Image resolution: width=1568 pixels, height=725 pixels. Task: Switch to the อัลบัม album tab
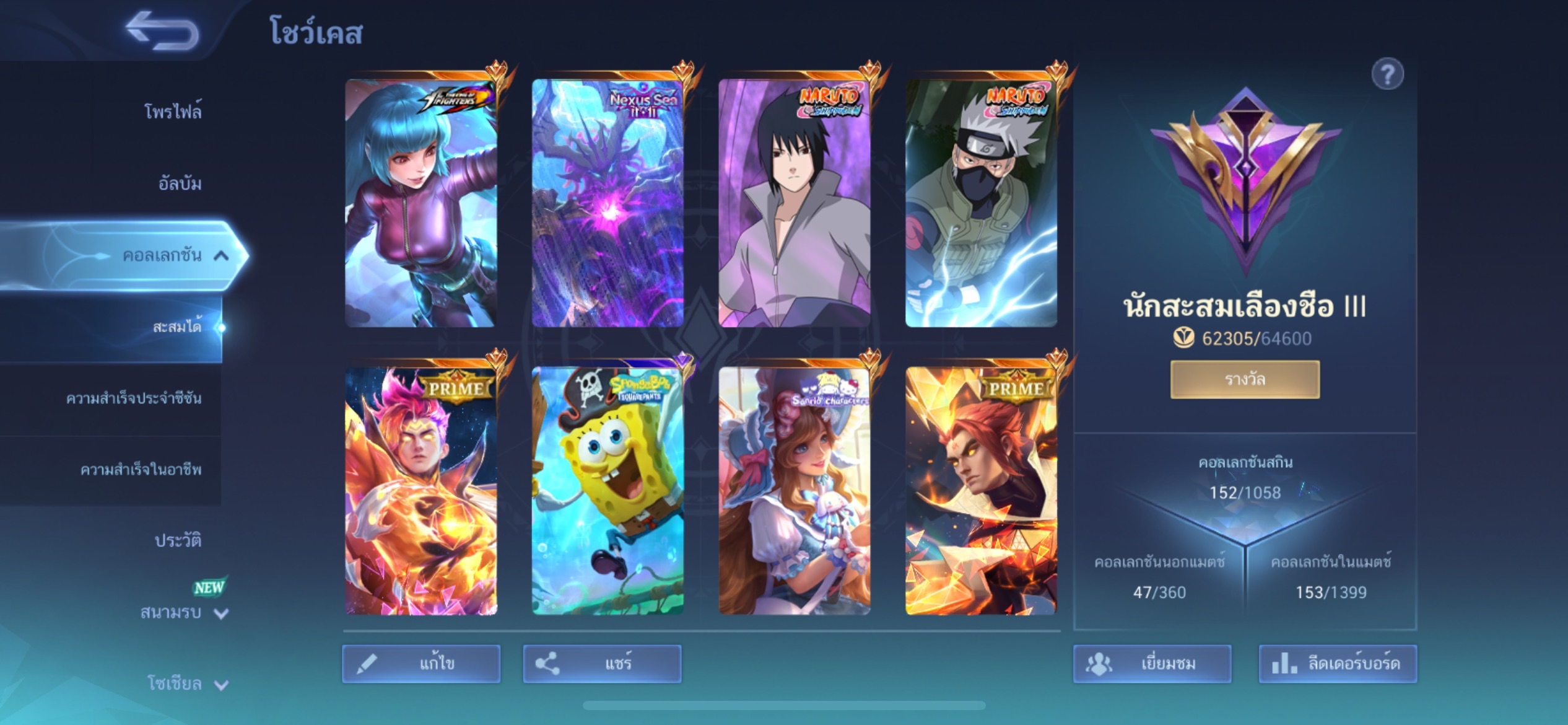tap(180, 183)
